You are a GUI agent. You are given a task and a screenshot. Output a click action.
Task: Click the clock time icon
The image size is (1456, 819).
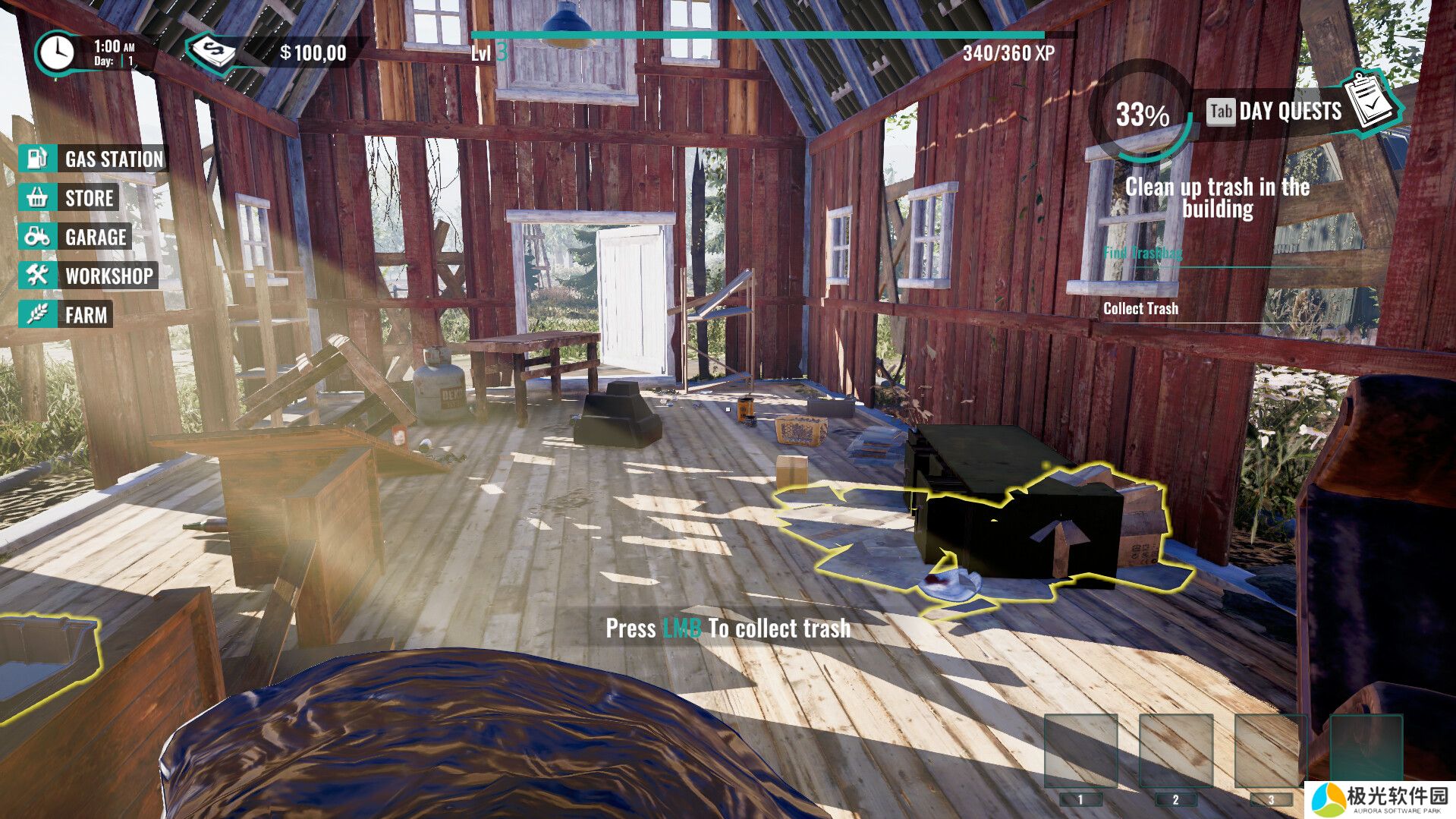coord(57,53)
